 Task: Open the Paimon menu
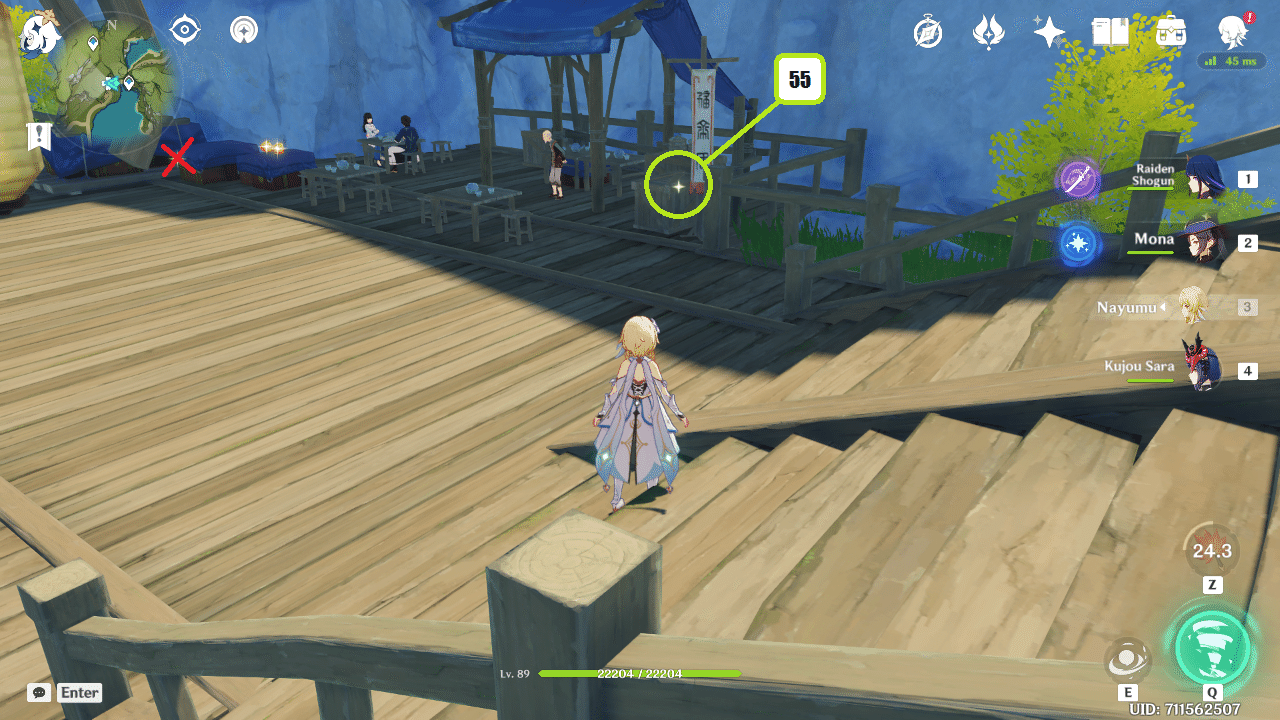point(1232,31)
